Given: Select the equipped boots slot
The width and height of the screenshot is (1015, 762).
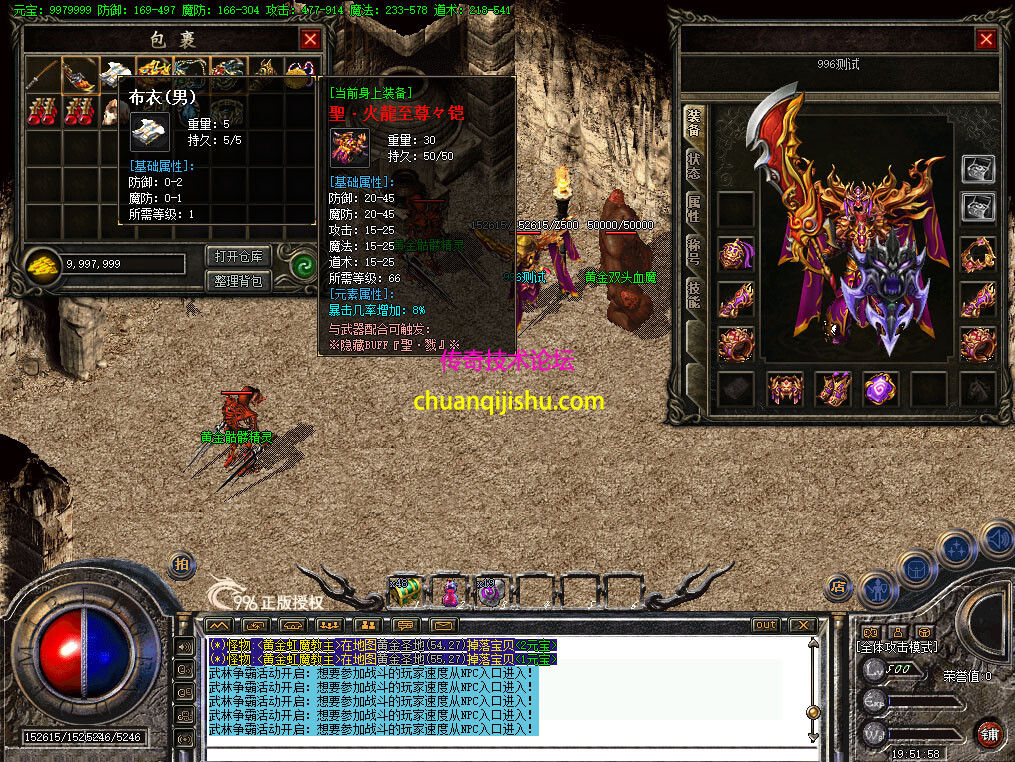Looking at the screenshot, I should click(x=833, y=389).
